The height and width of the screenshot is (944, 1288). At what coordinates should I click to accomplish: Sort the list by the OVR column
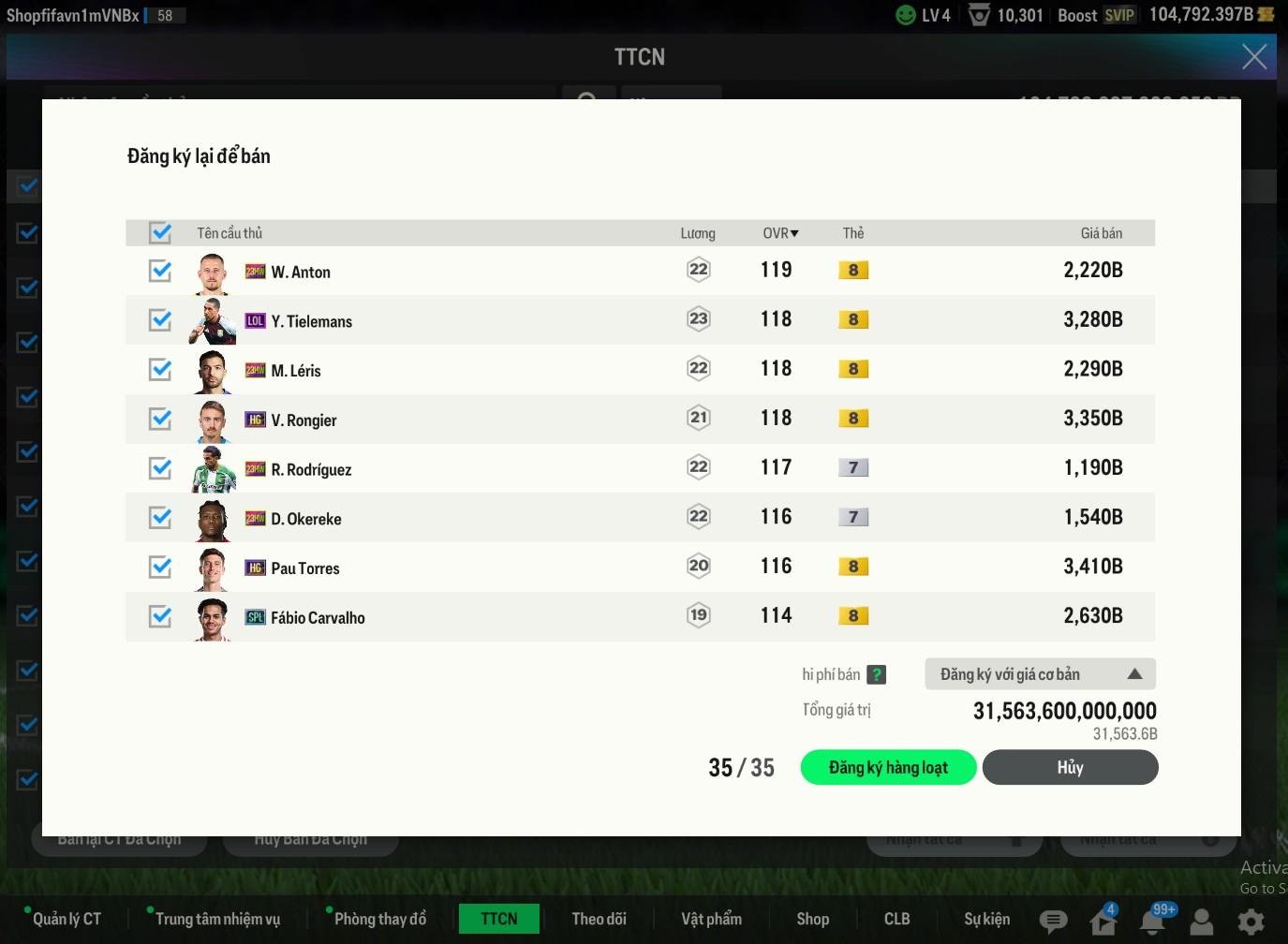[780, 233]
